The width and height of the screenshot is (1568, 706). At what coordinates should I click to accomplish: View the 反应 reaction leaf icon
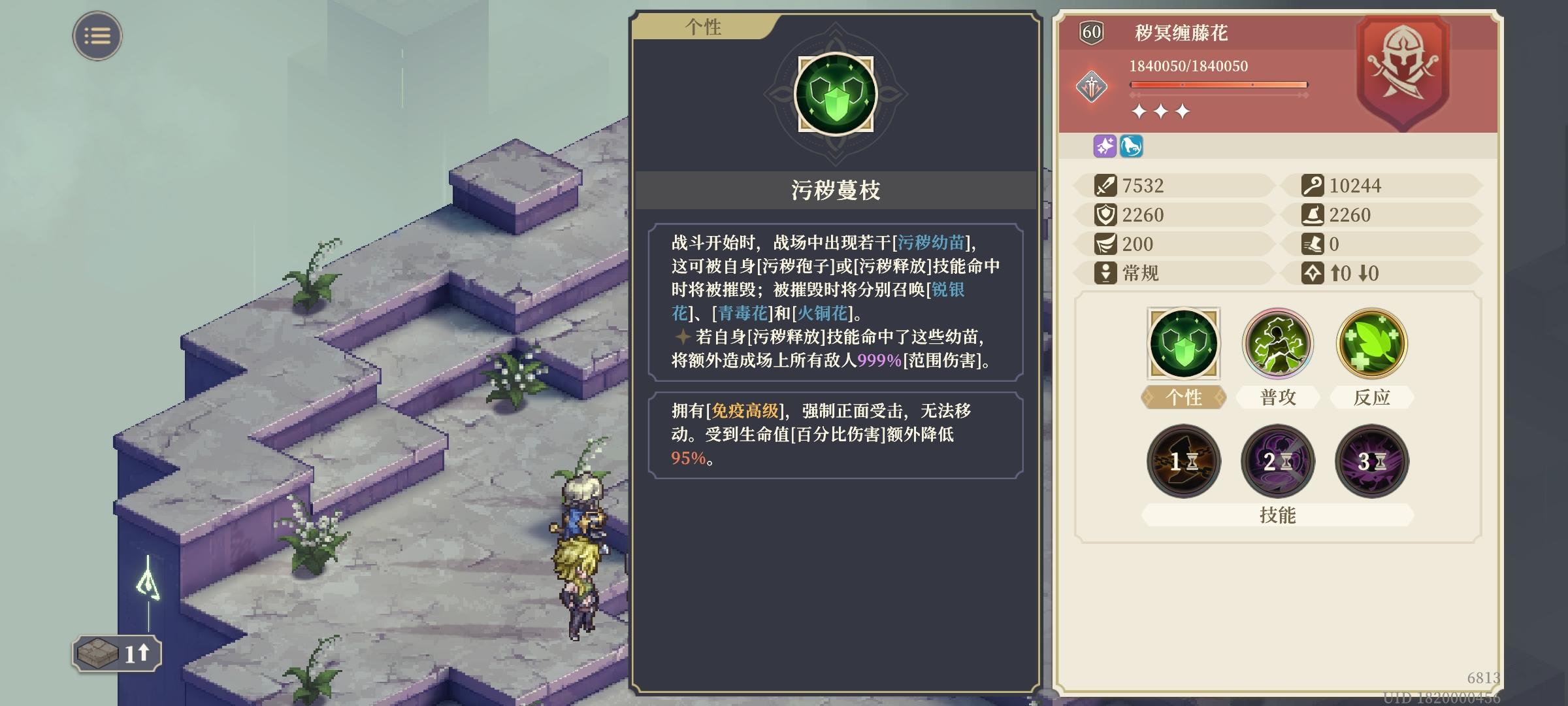tap(1371, 341)
